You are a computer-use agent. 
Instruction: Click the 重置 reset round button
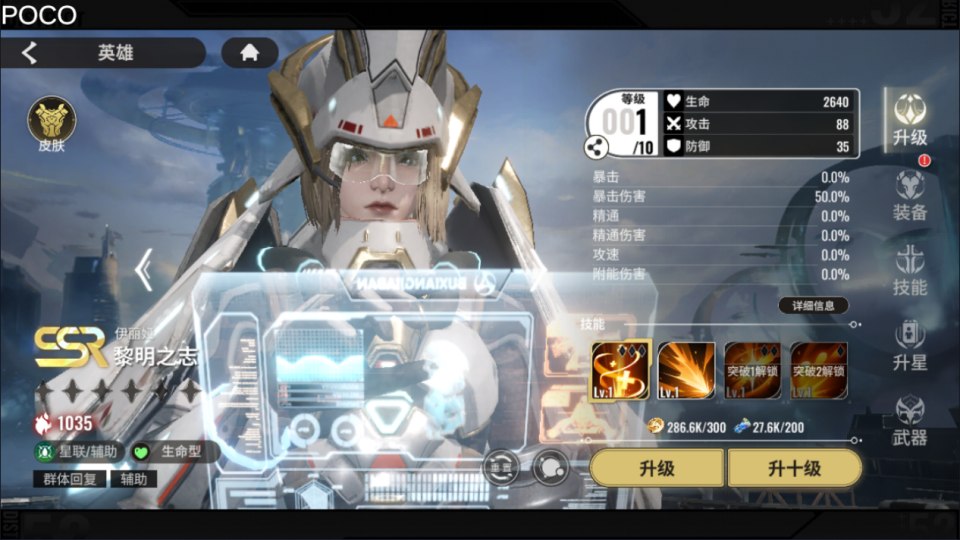pyautogui.click(x=501, y=467)
